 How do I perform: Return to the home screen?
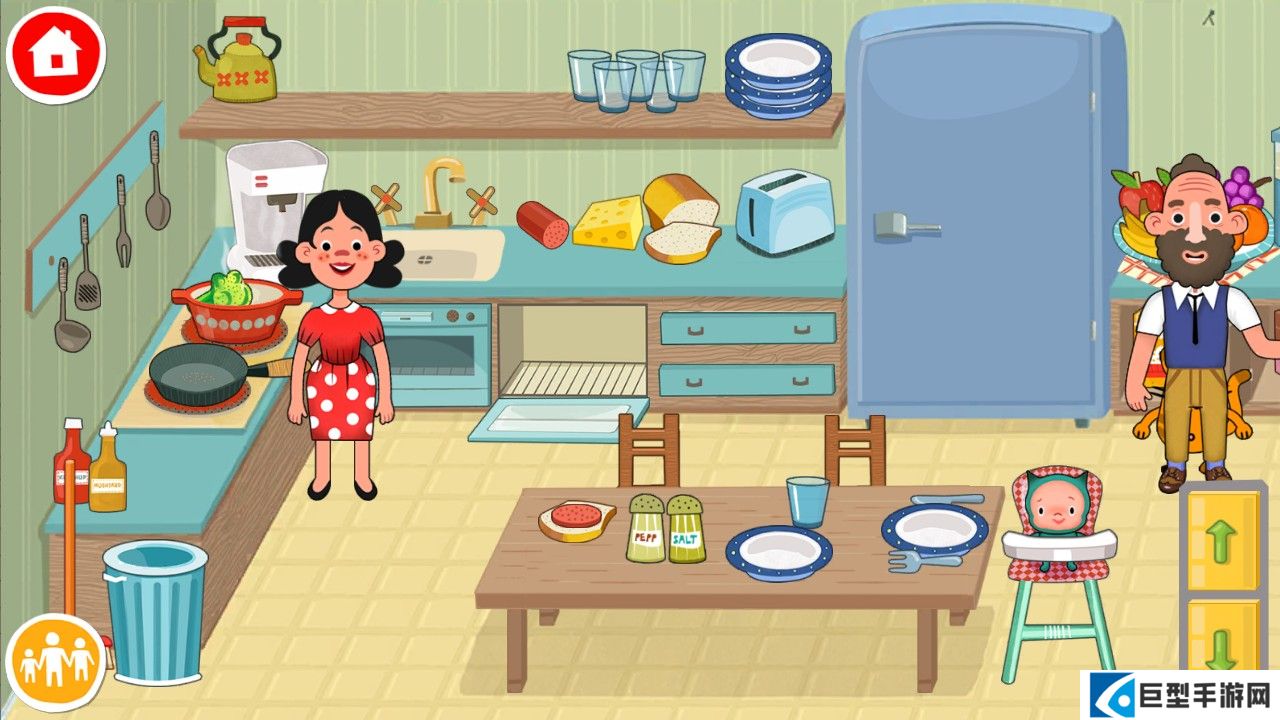(x=55, y=53)
